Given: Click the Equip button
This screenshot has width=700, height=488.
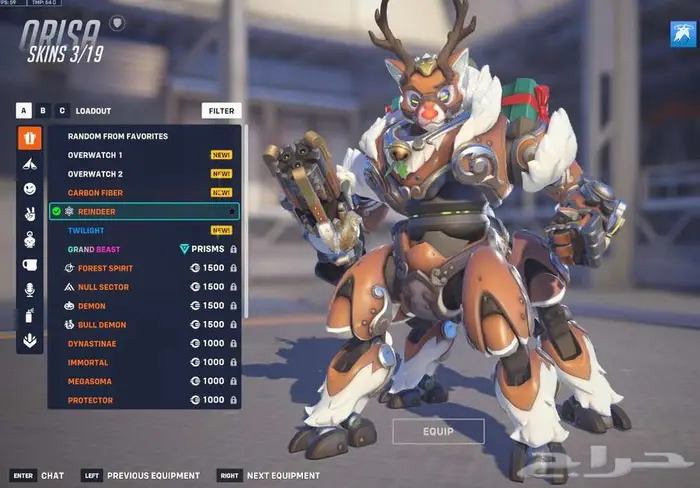Looking at the screenshot, I should point(438,431).
